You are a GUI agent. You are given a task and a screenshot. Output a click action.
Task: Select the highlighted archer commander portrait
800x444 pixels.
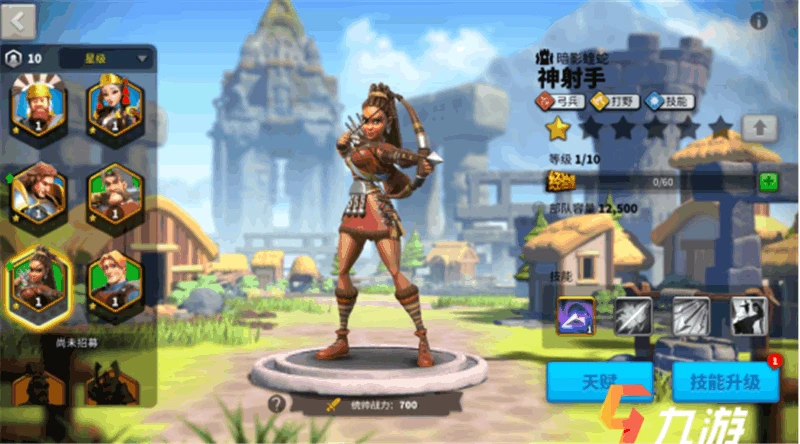pyautogui.click(x=38, y=279)
